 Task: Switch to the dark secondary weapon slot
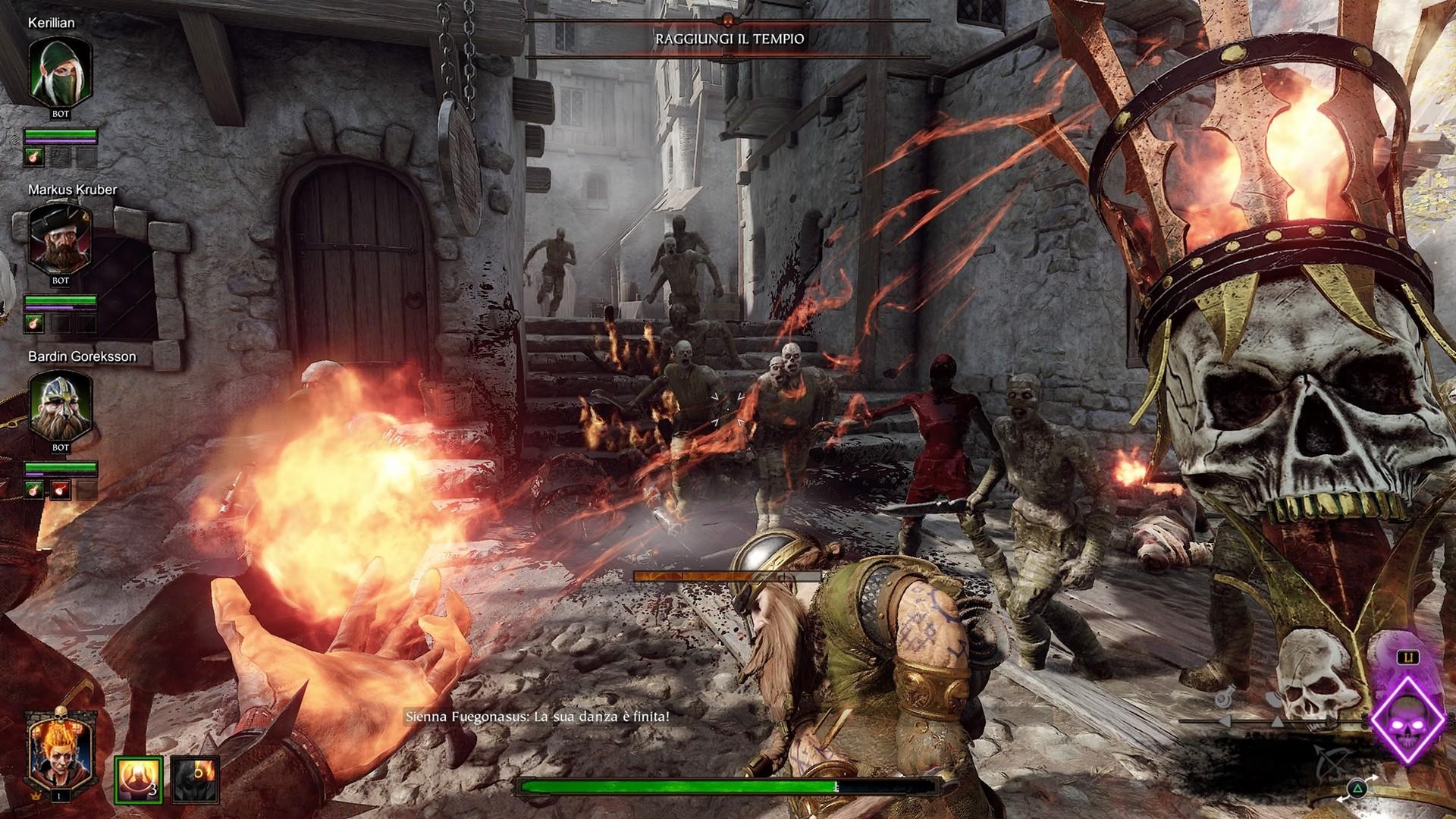(x=195, y=780)
